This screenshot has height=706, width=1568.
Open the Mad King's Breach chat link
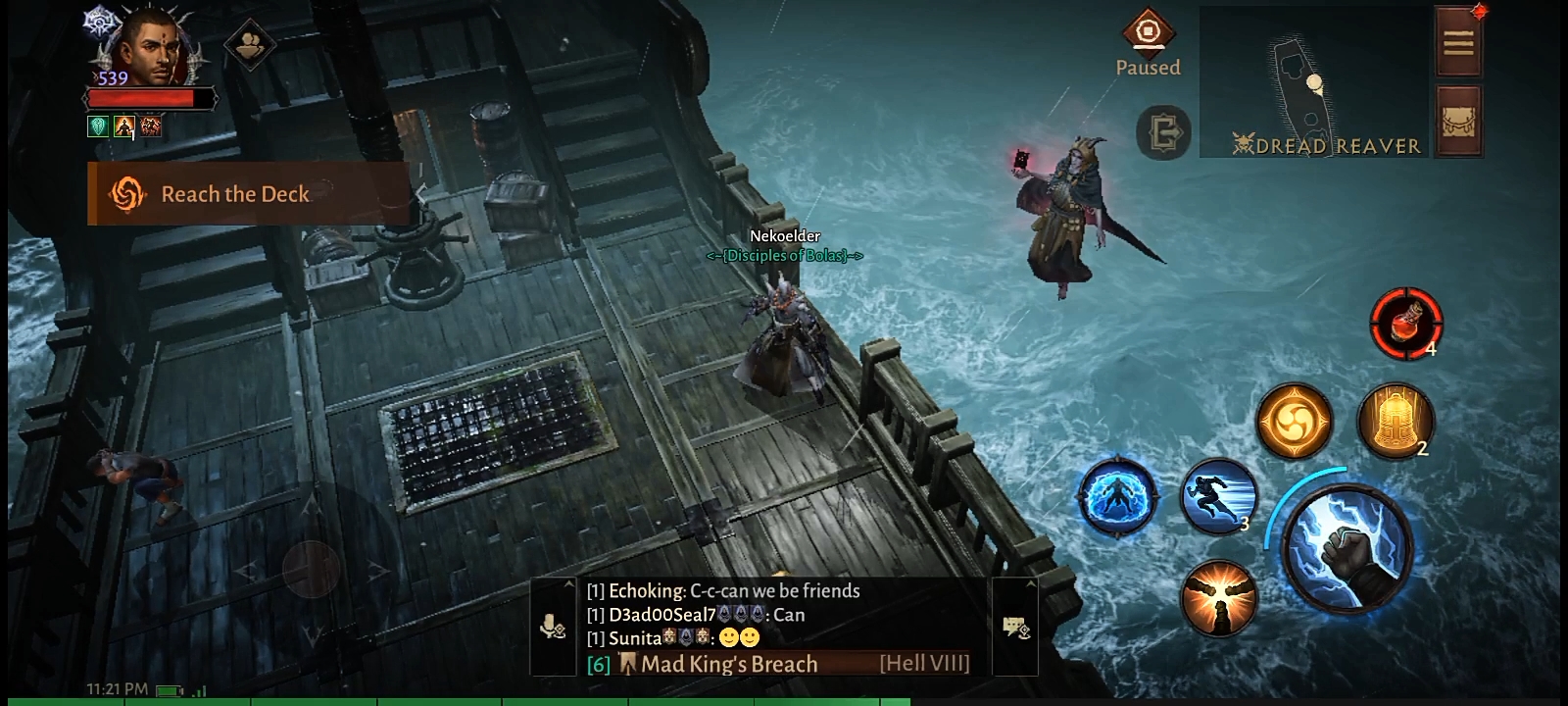(729, 664)
